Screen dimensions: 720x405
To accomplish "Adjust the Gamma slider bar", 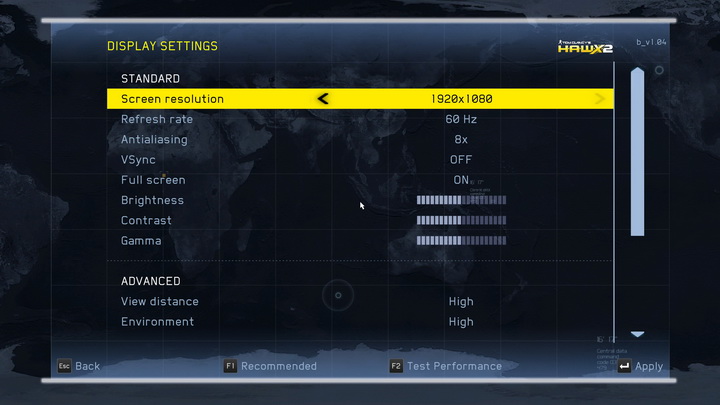I will [461, 241].
